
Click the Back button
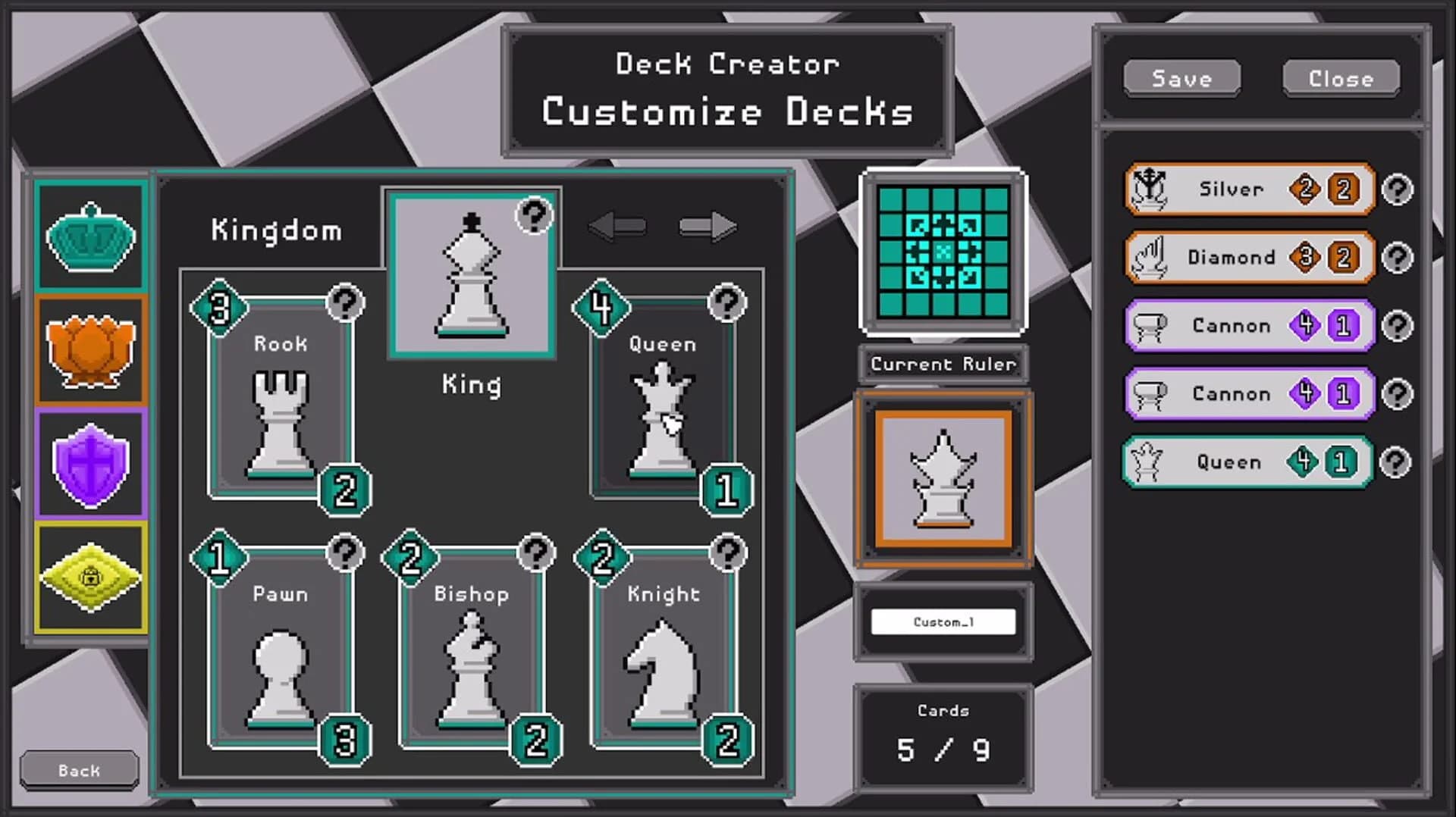[78, 769]
